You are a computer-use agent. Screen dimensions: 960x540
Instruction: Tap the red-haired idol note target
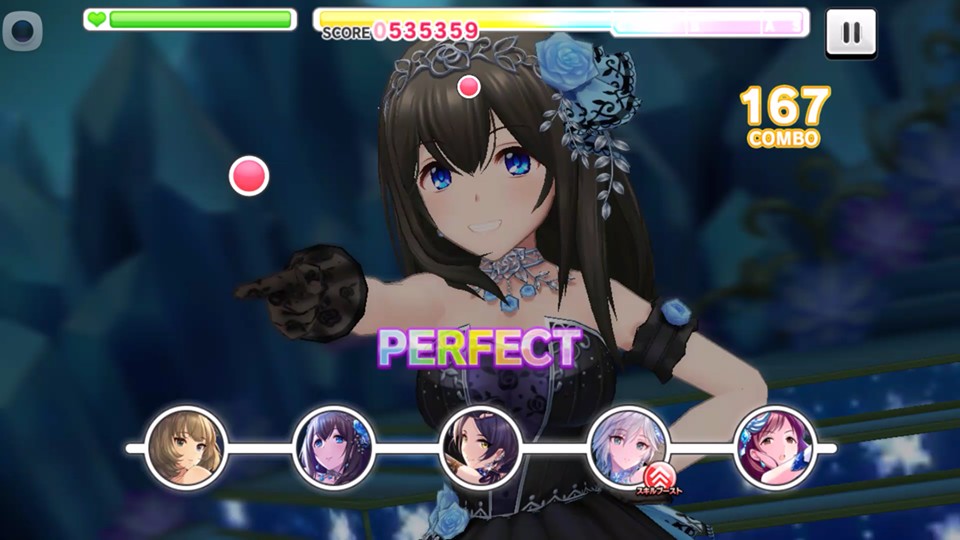click(x=775, y=446)
